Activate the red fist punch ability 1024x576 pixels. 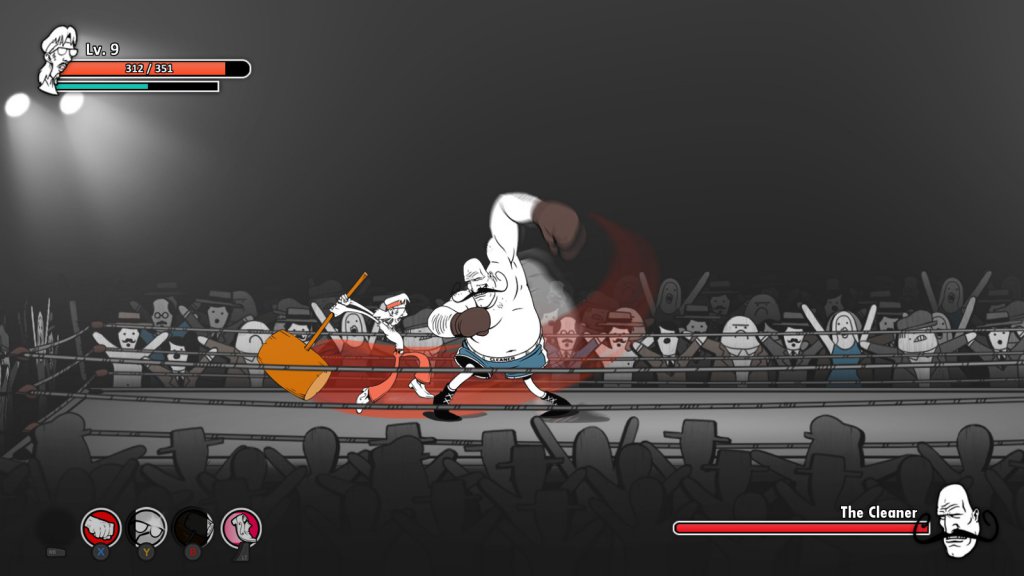(x=101, y=527)
